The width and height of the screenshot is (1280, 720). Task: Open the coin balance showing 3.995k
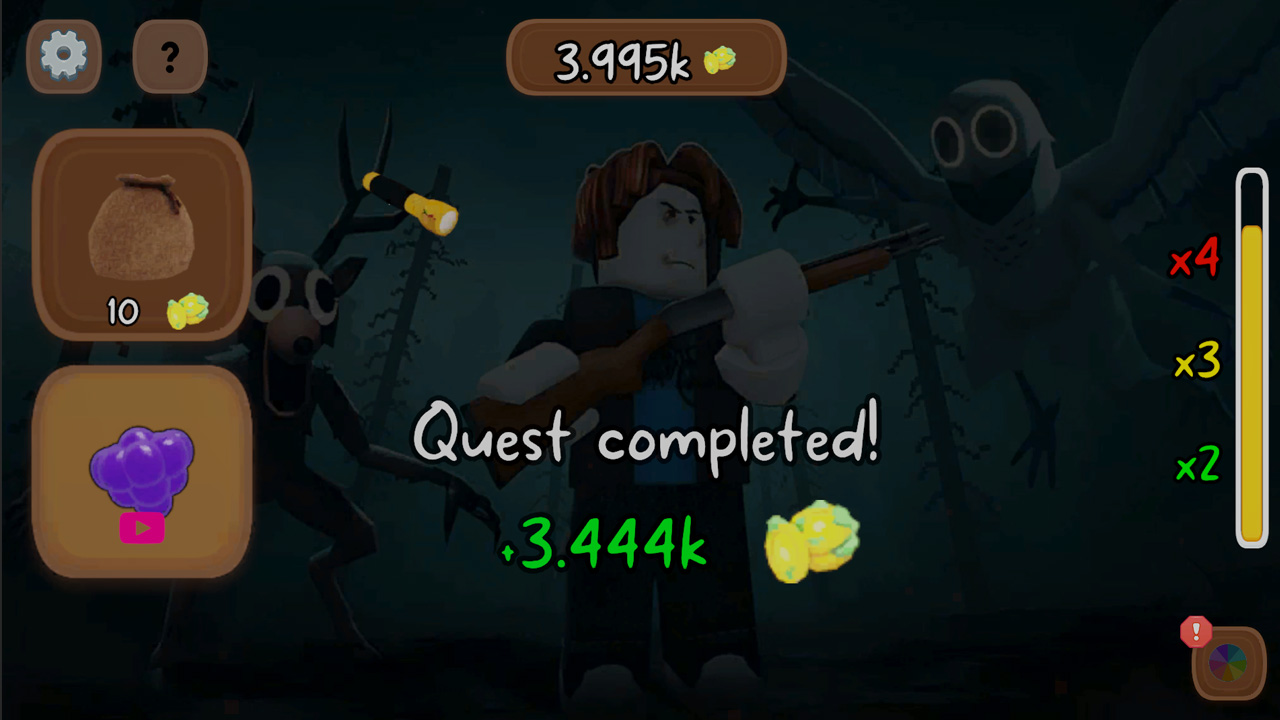645,58
